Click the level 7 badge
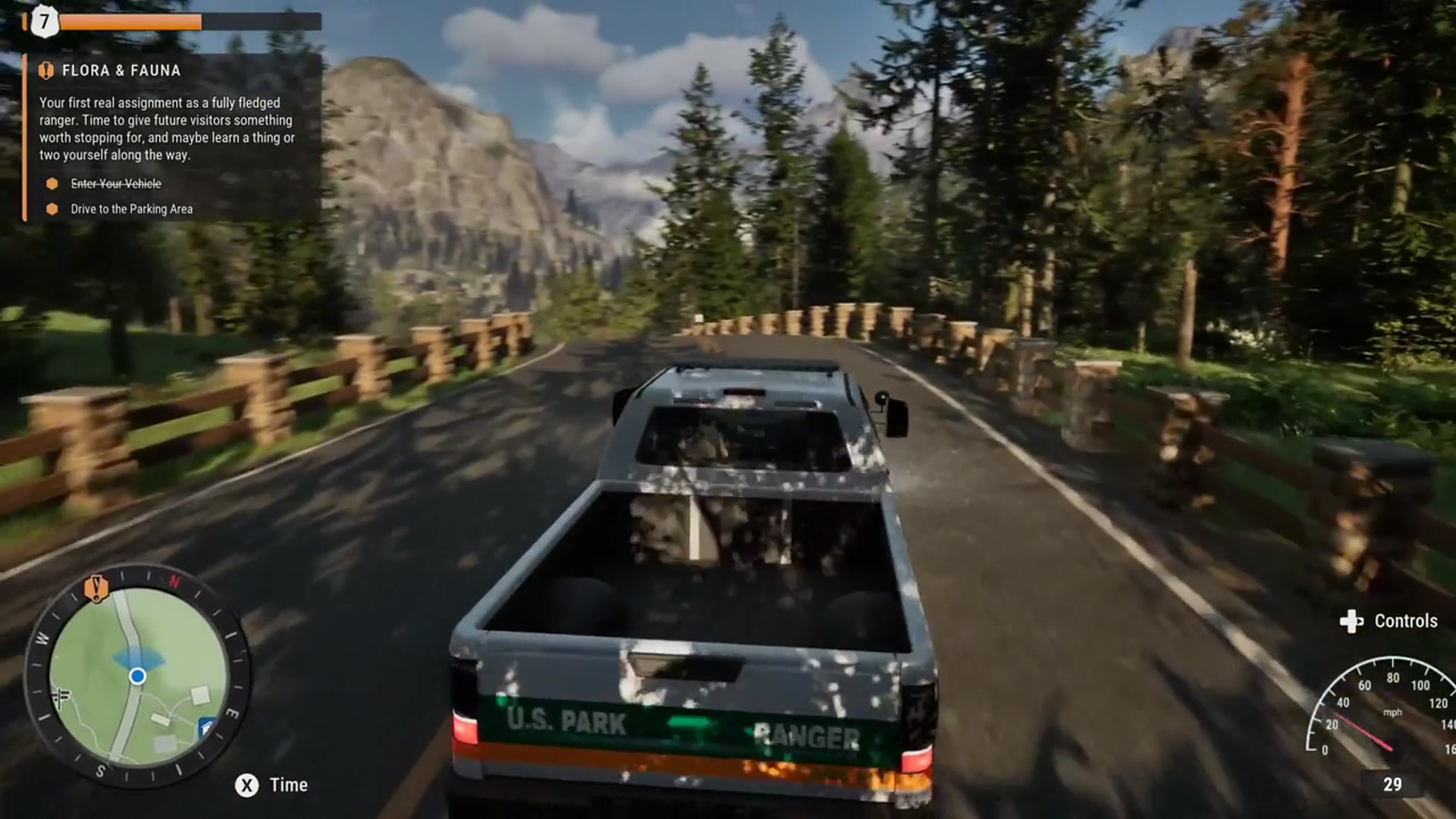Image resolution: width=1456 pixels, height=819 pixels. click(44, 22)
